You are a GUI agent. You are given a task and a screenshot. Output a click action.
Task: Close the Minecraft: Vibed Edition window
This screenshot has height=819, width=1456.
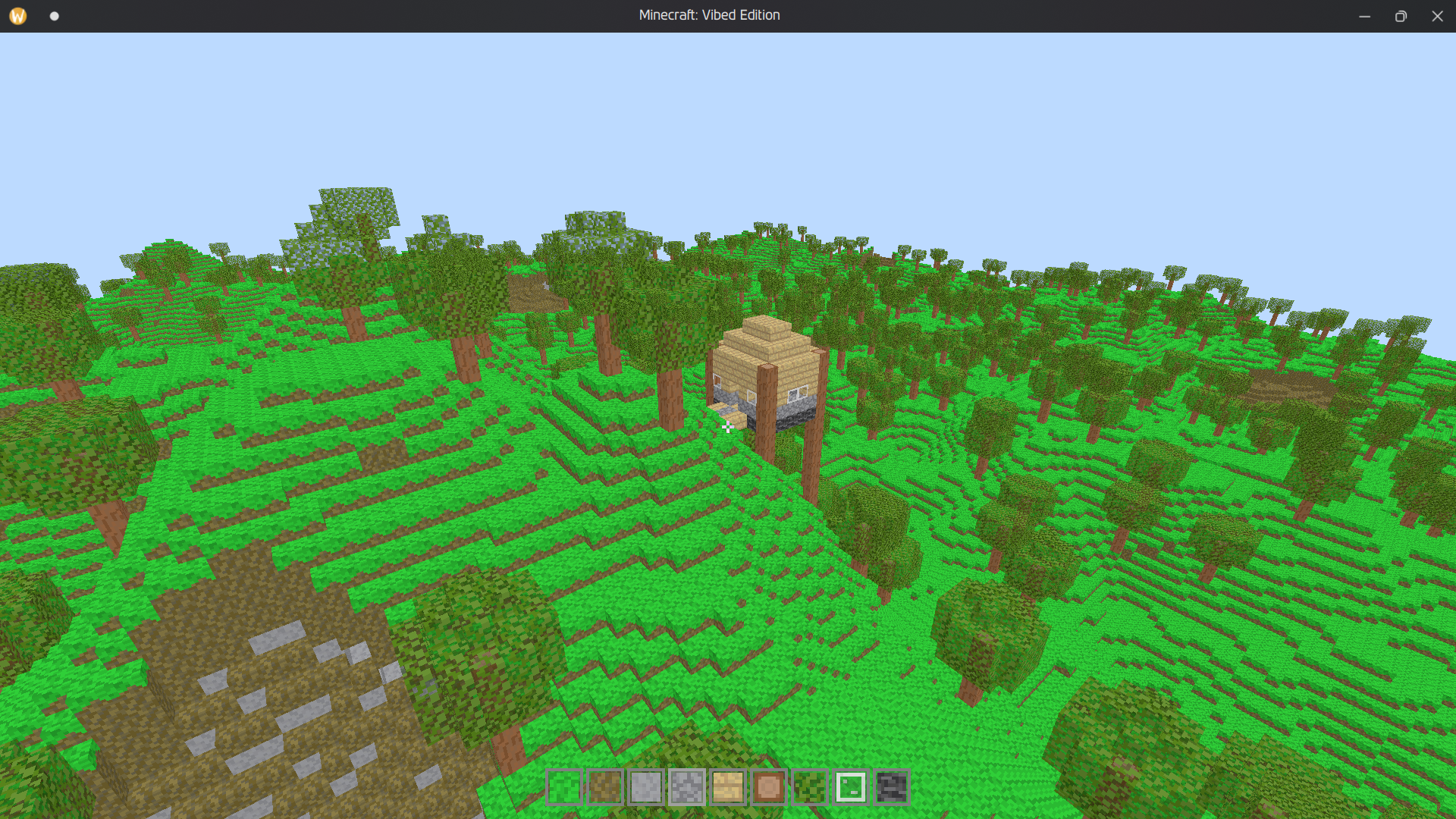click(1437, 16)
